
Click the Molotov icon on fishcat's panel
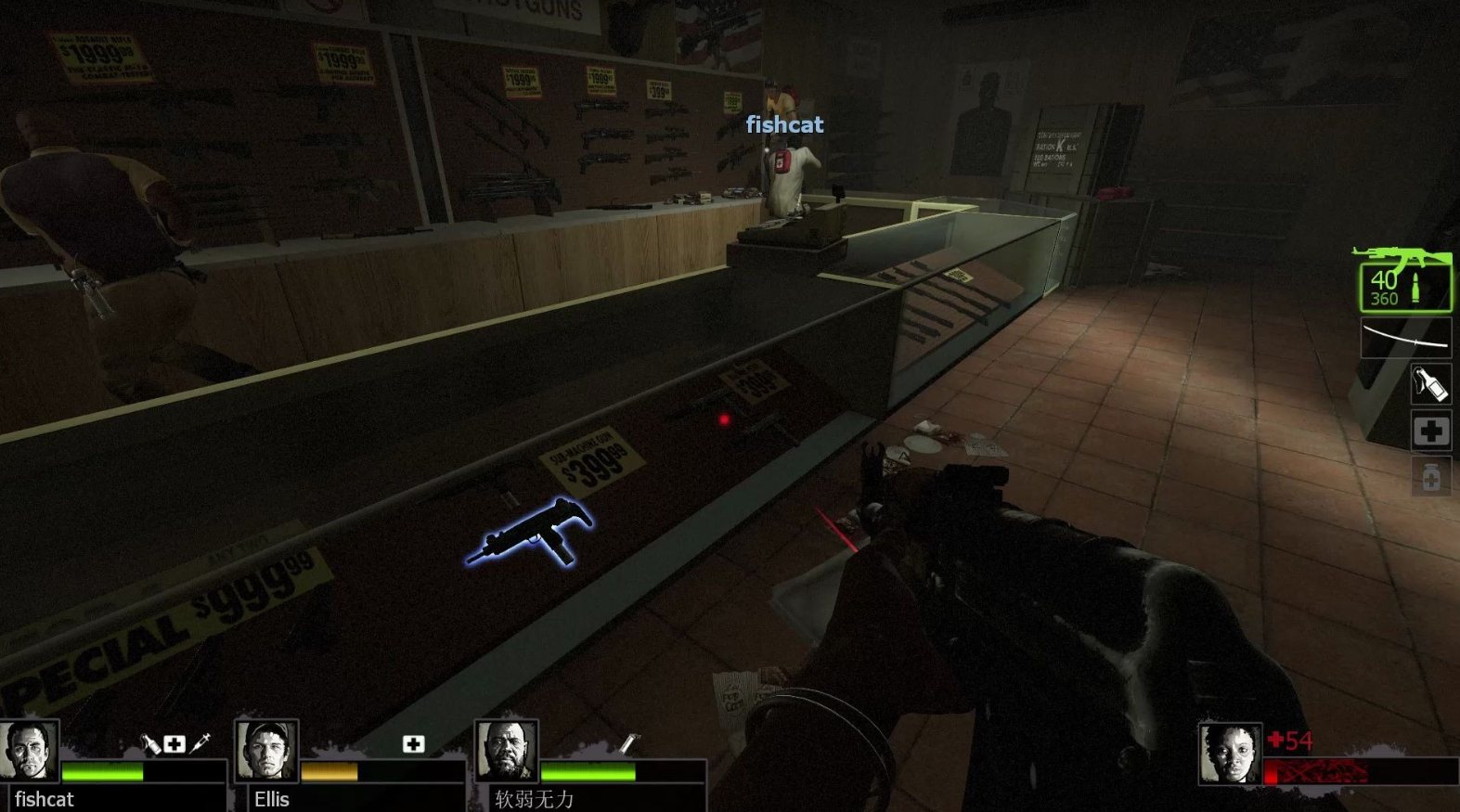click(x=149, y=743)
